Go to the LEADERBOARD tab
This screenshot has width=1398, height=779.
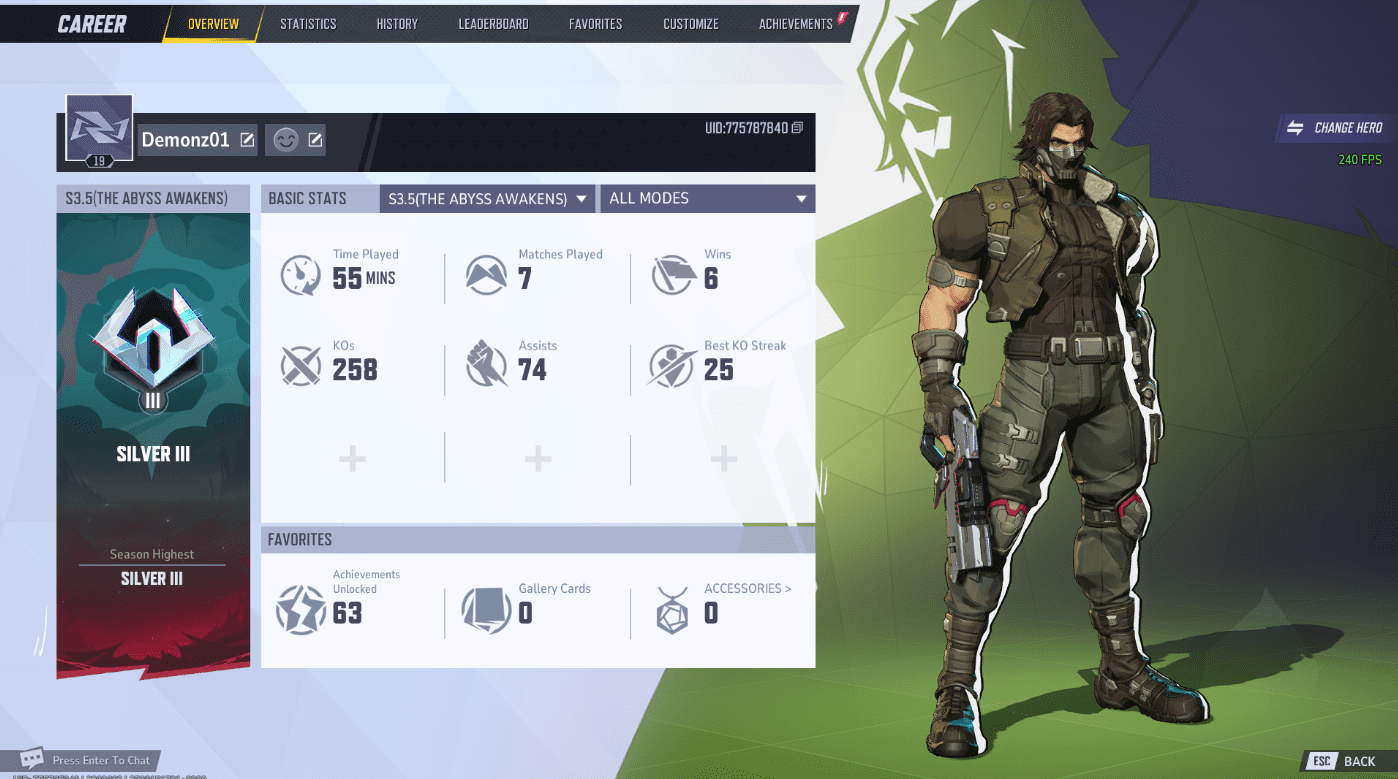click(x=493, y=24)
